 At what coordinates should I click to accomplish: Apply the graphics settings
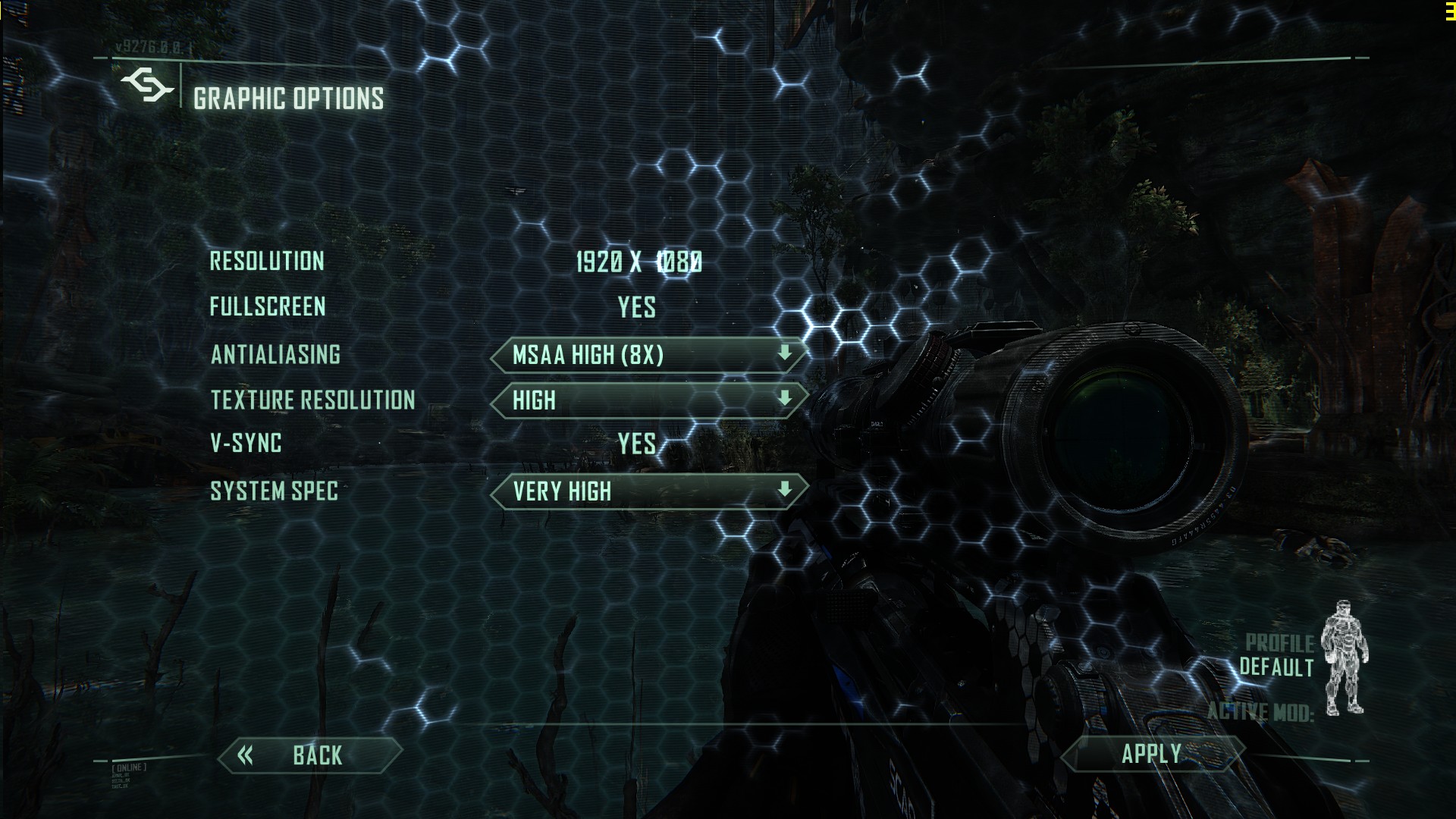point(1152,754)
